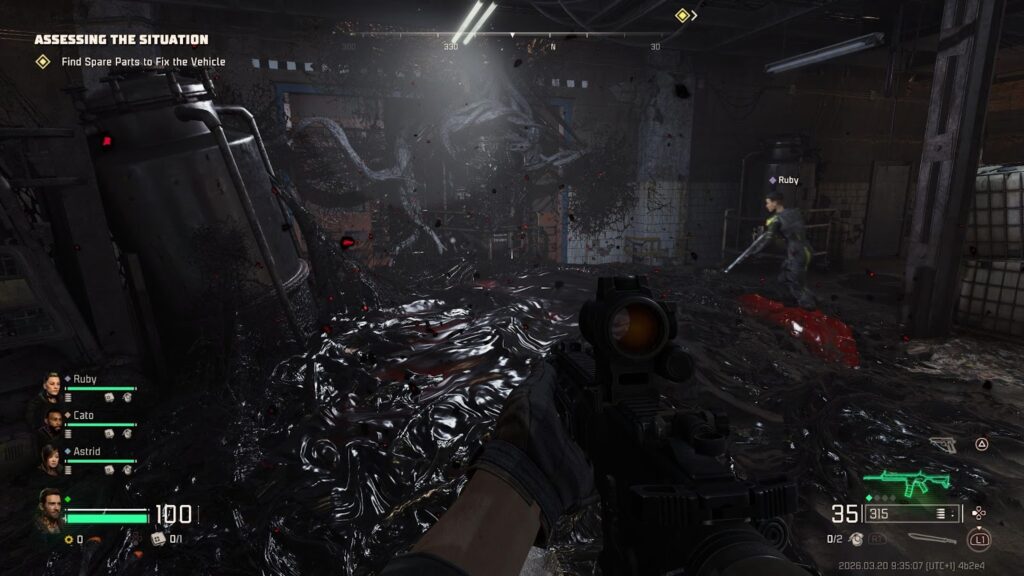Click Ruby's squad portrait
1024x576 pixels.
[51, 386]
